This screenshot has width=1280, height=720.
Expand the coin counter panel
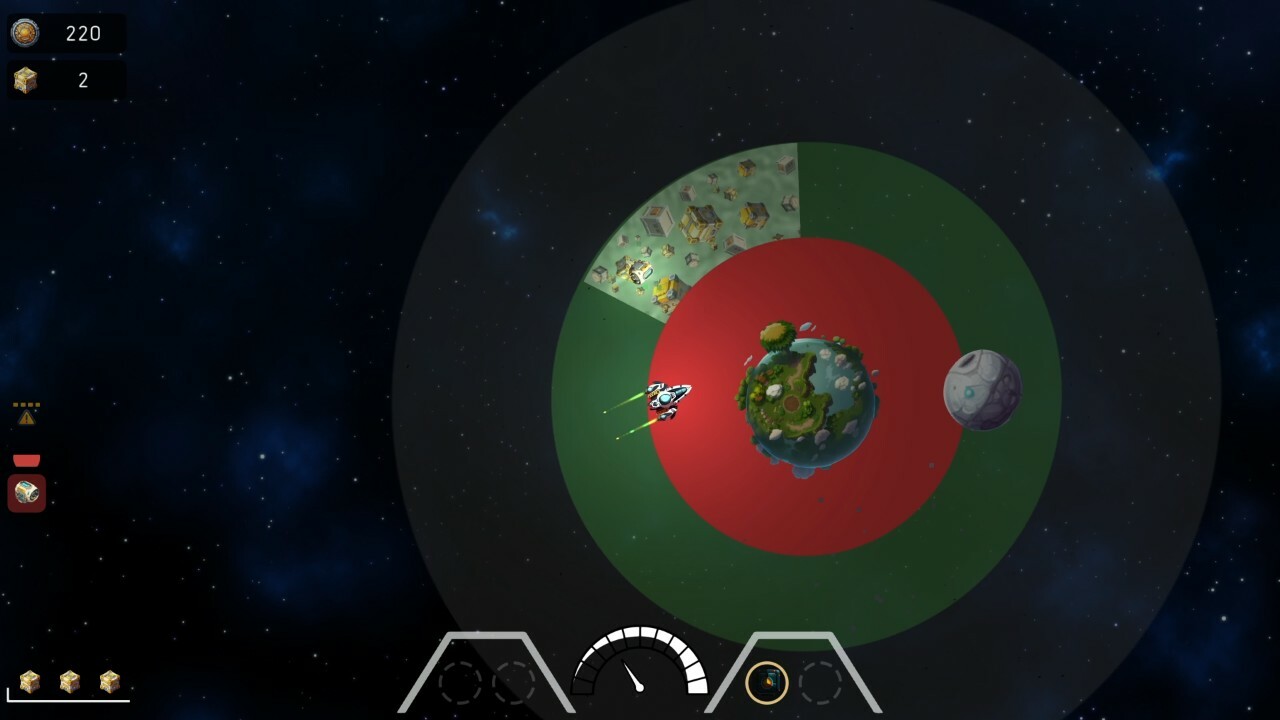click(65, 33)
